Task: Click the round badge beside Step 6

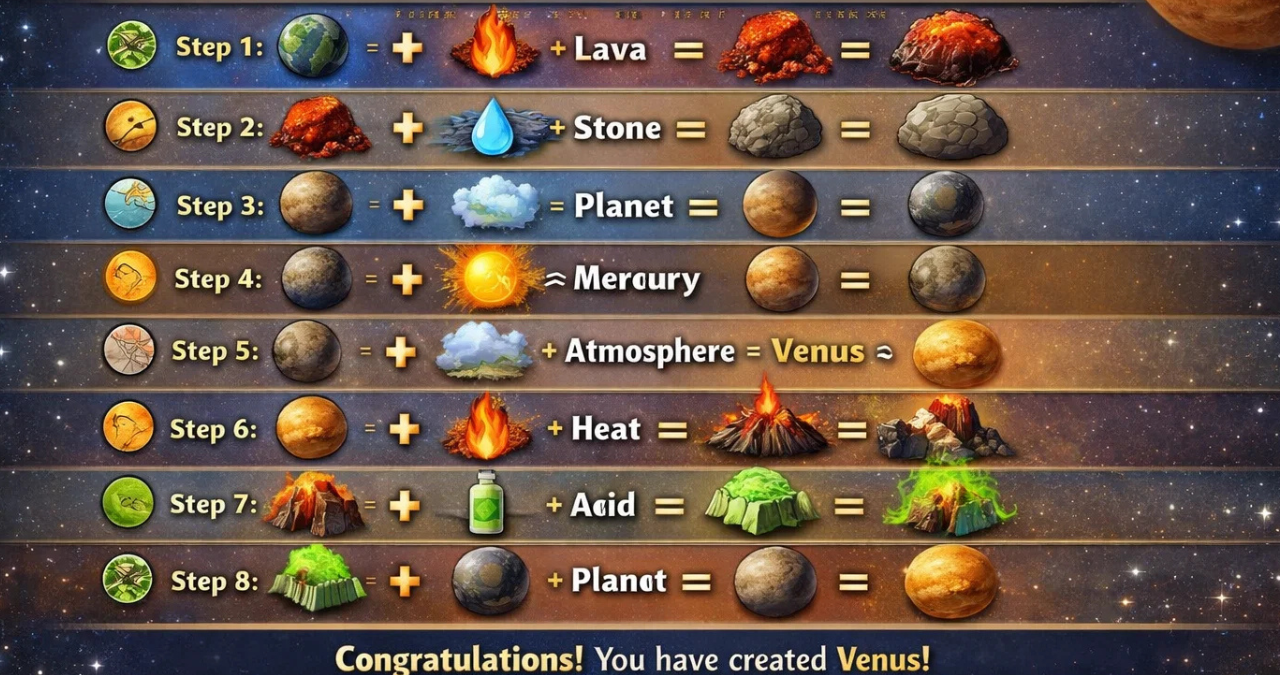Action: [x=128, y=427]
